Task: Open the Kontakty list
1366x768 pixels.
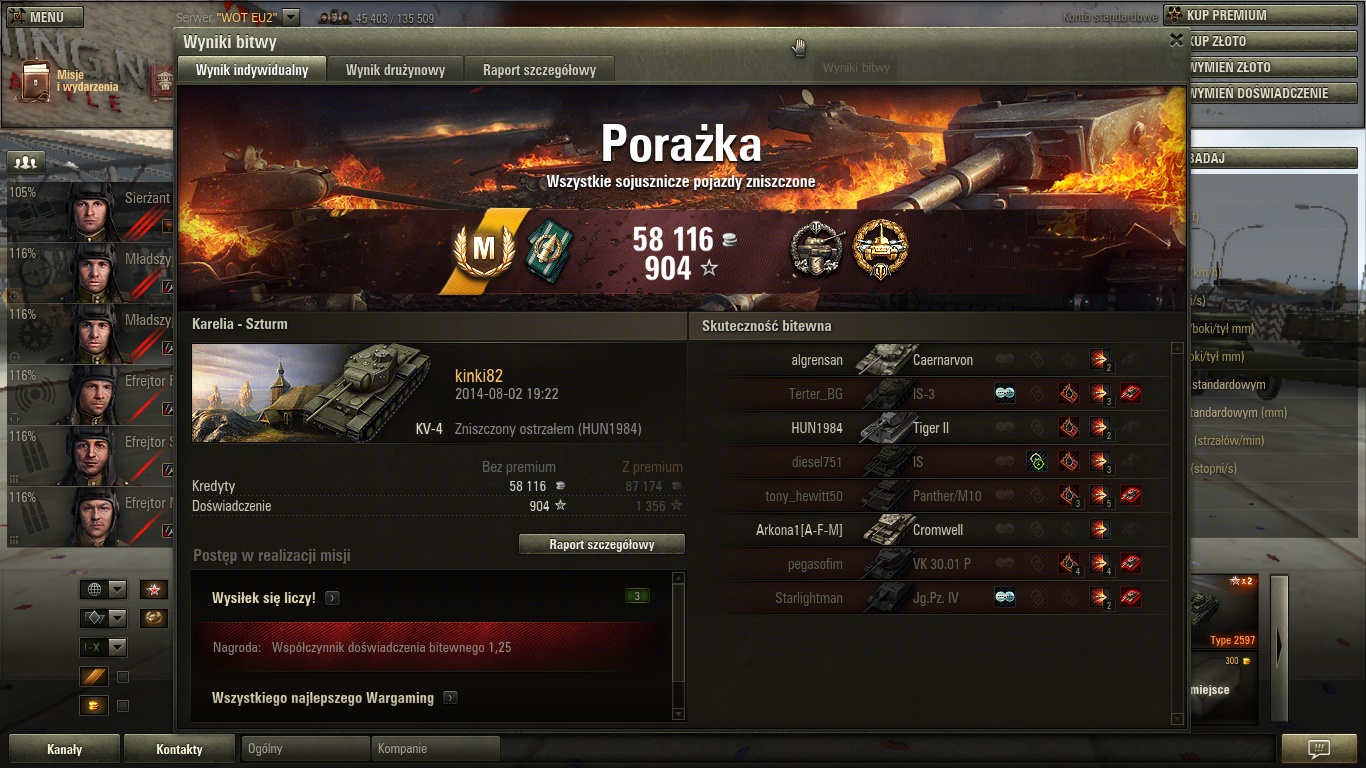Action: click(x=180, y=749)
